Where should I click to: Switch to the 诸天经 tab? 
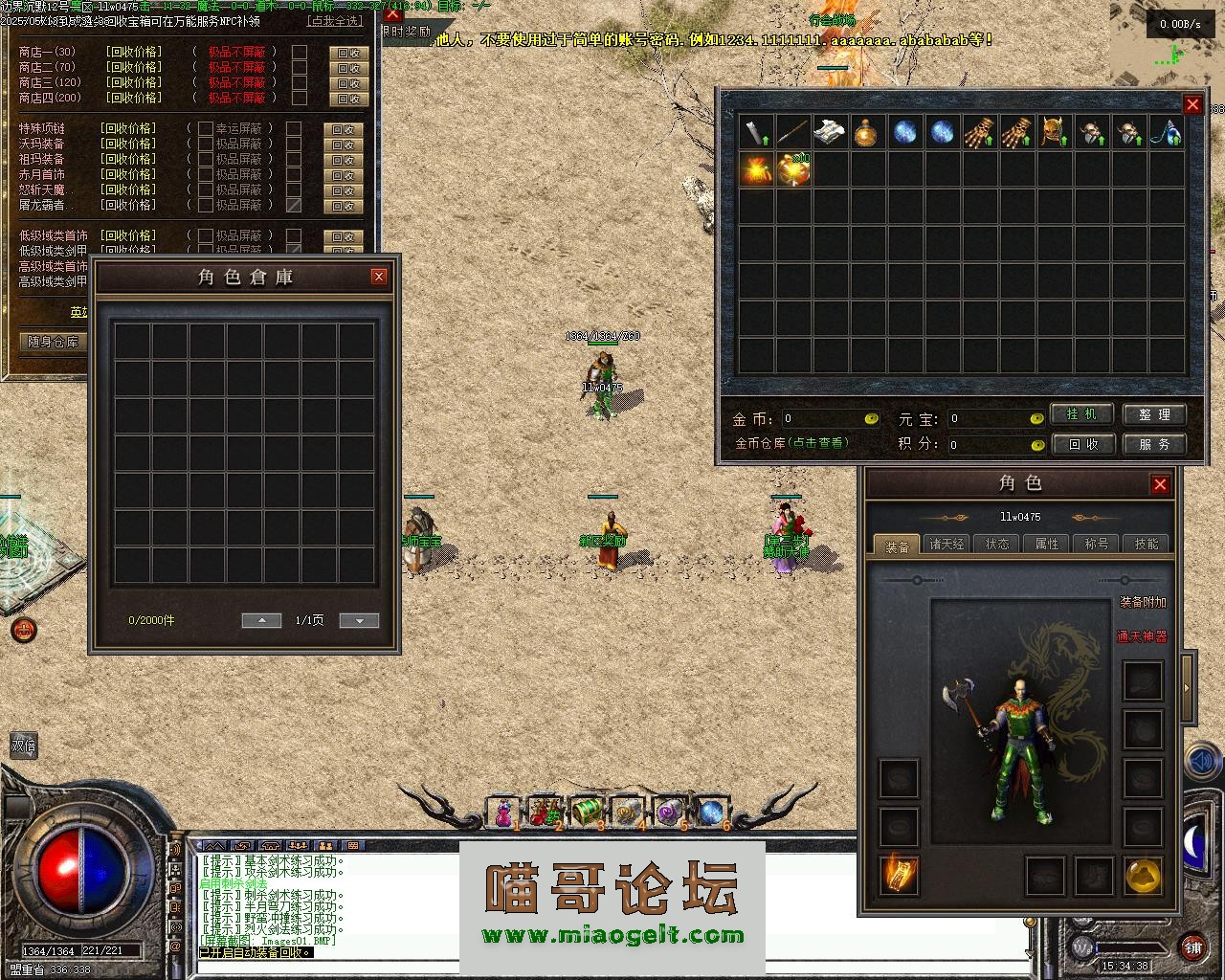(947, 544)
